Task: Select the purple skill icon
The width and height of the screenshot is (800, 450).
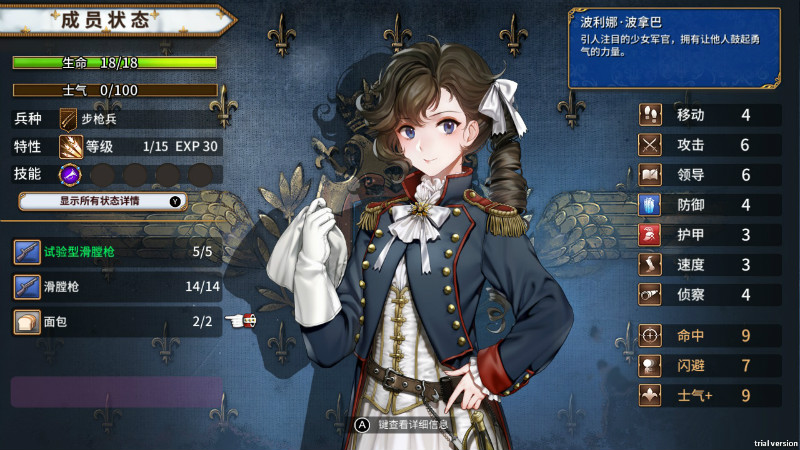Action: pos(70,174)
